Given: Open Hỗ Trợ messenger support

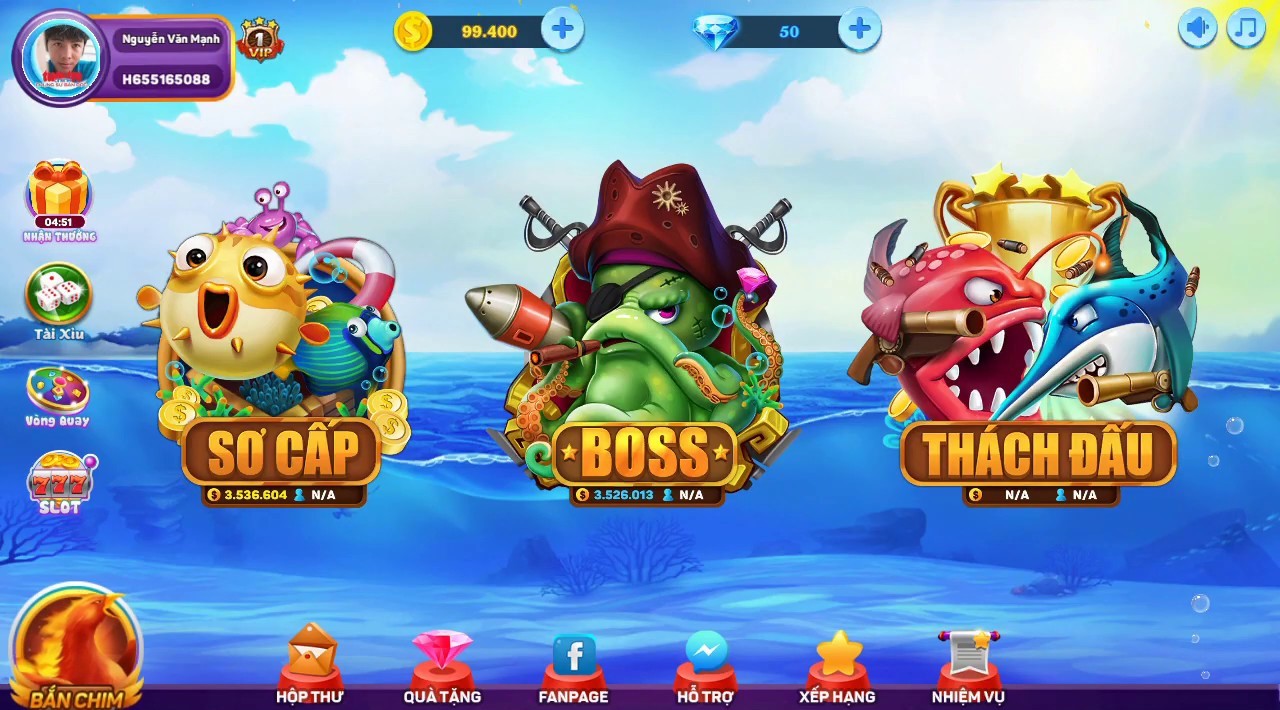Looking at the screenshot, I should 706,663.
